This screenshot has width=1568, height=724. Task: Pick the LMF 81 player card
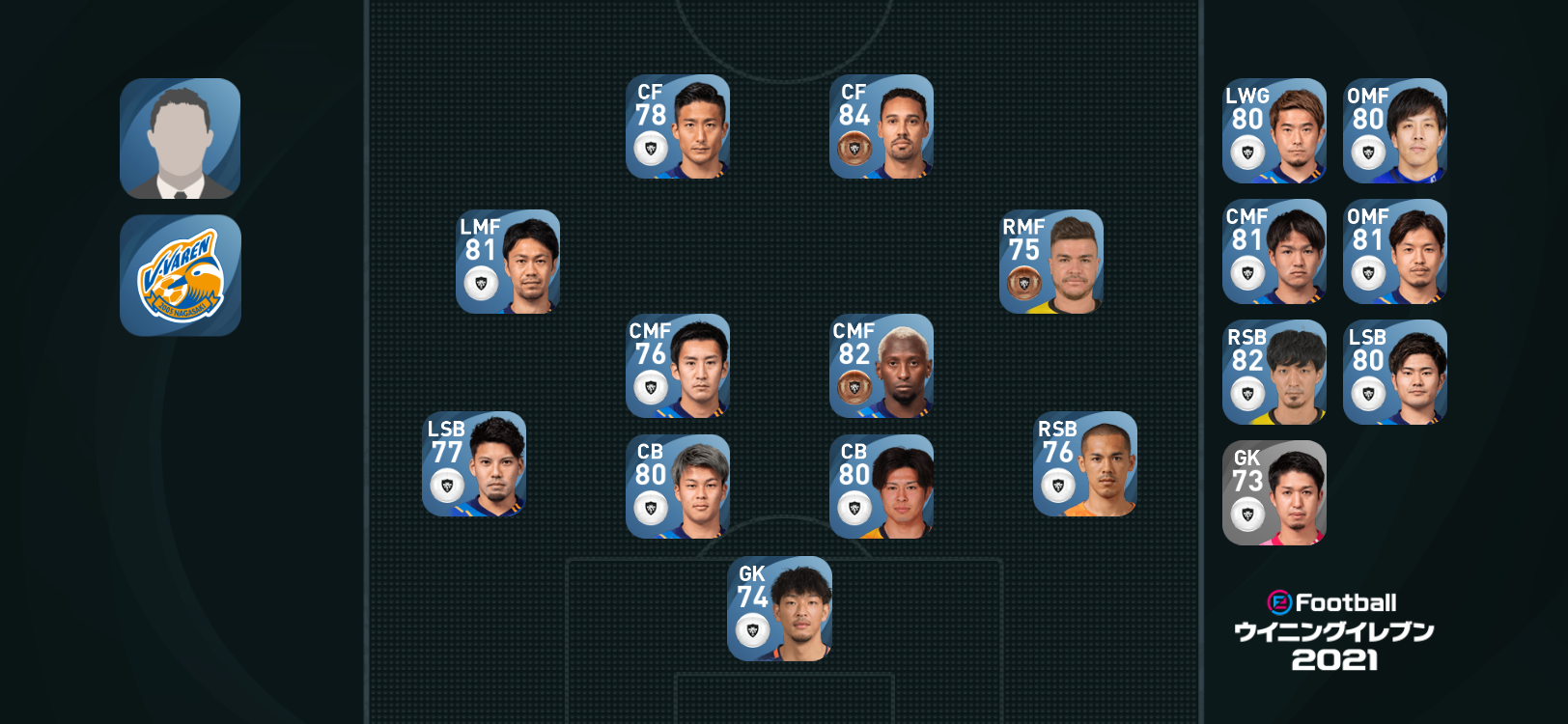click(x=508, y=262)
